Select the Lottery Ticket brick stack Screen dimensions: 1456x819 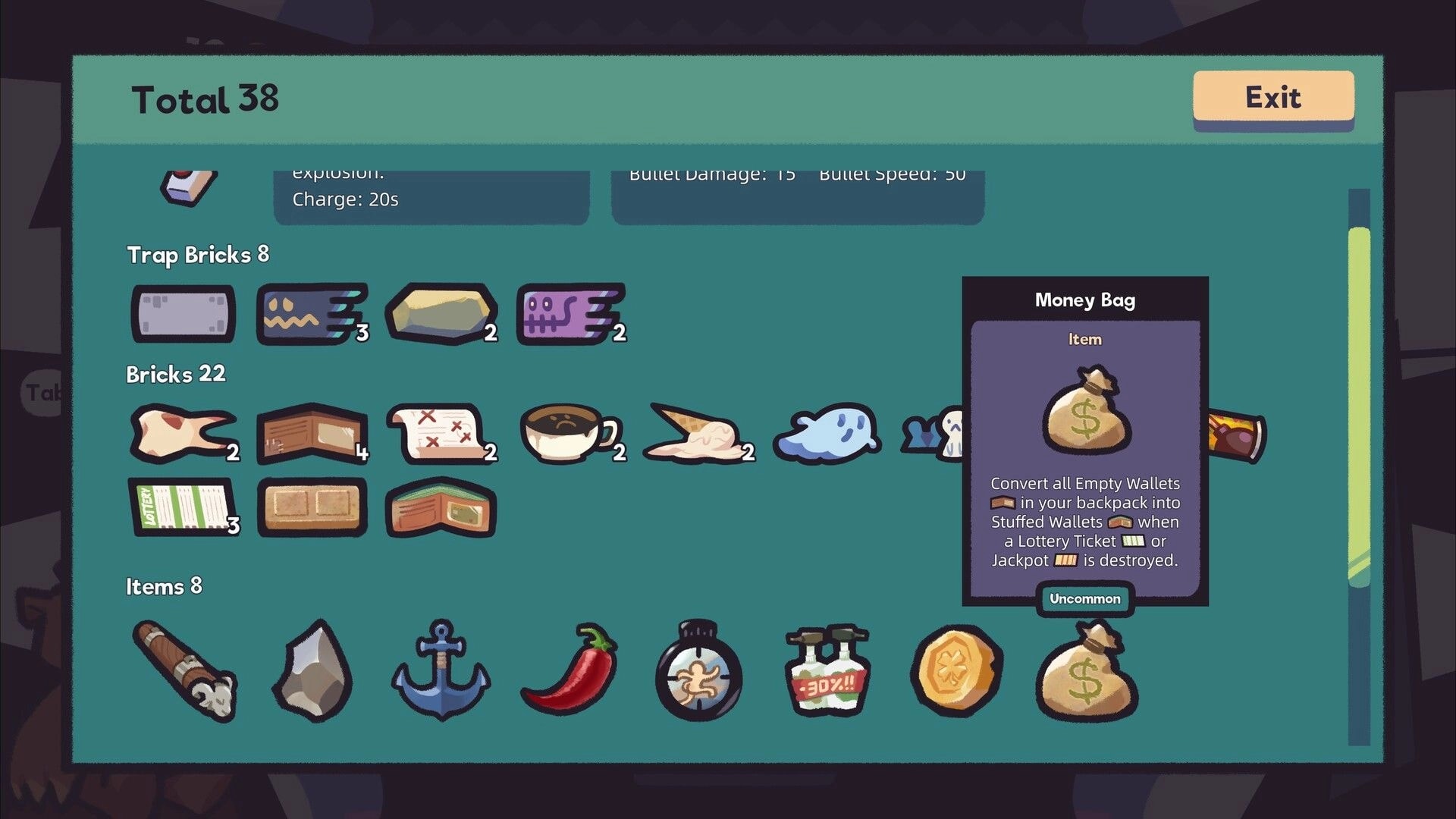182,508
